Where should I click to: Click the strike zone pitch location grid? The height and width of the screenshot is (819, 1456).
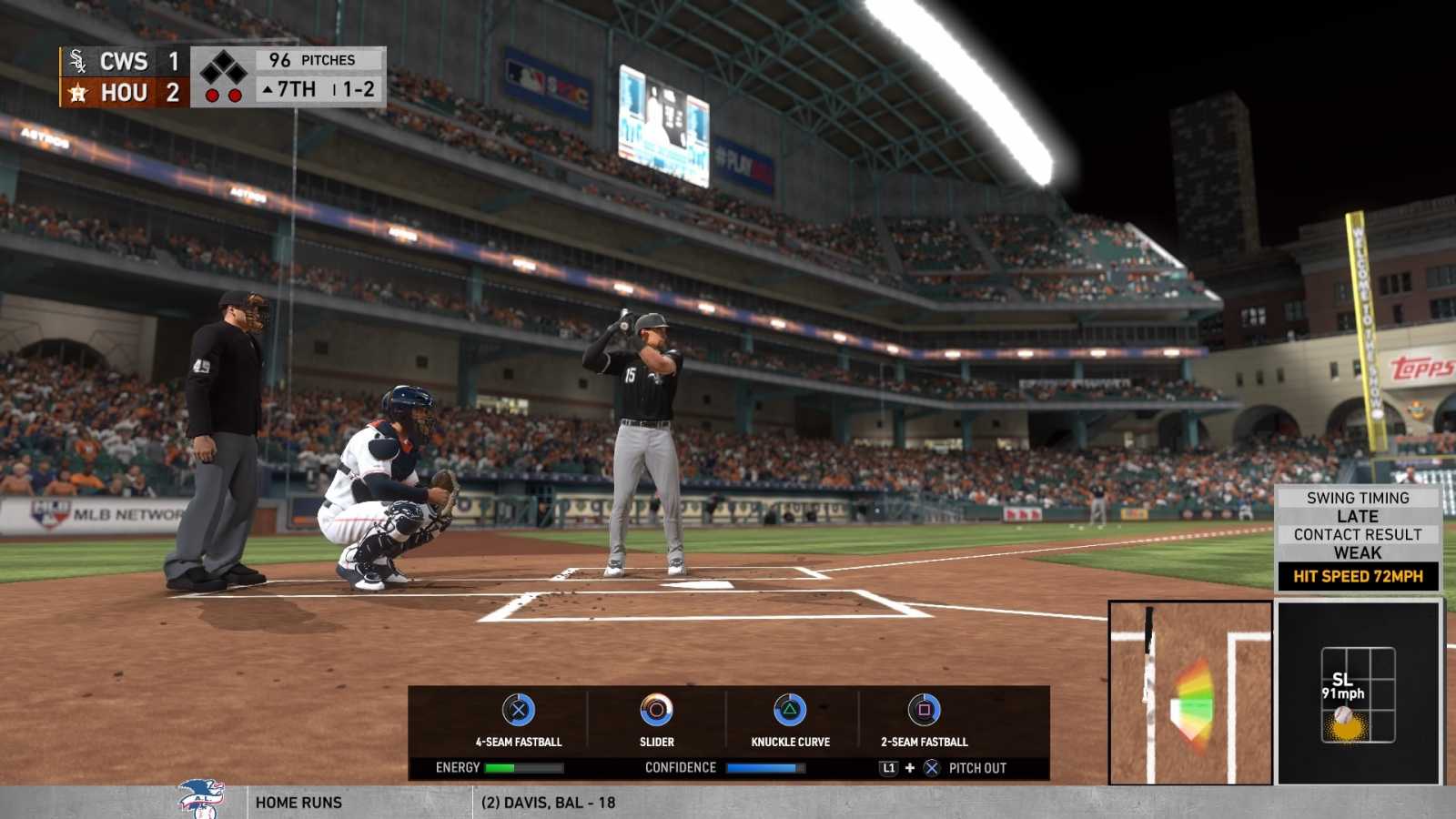1358,694
